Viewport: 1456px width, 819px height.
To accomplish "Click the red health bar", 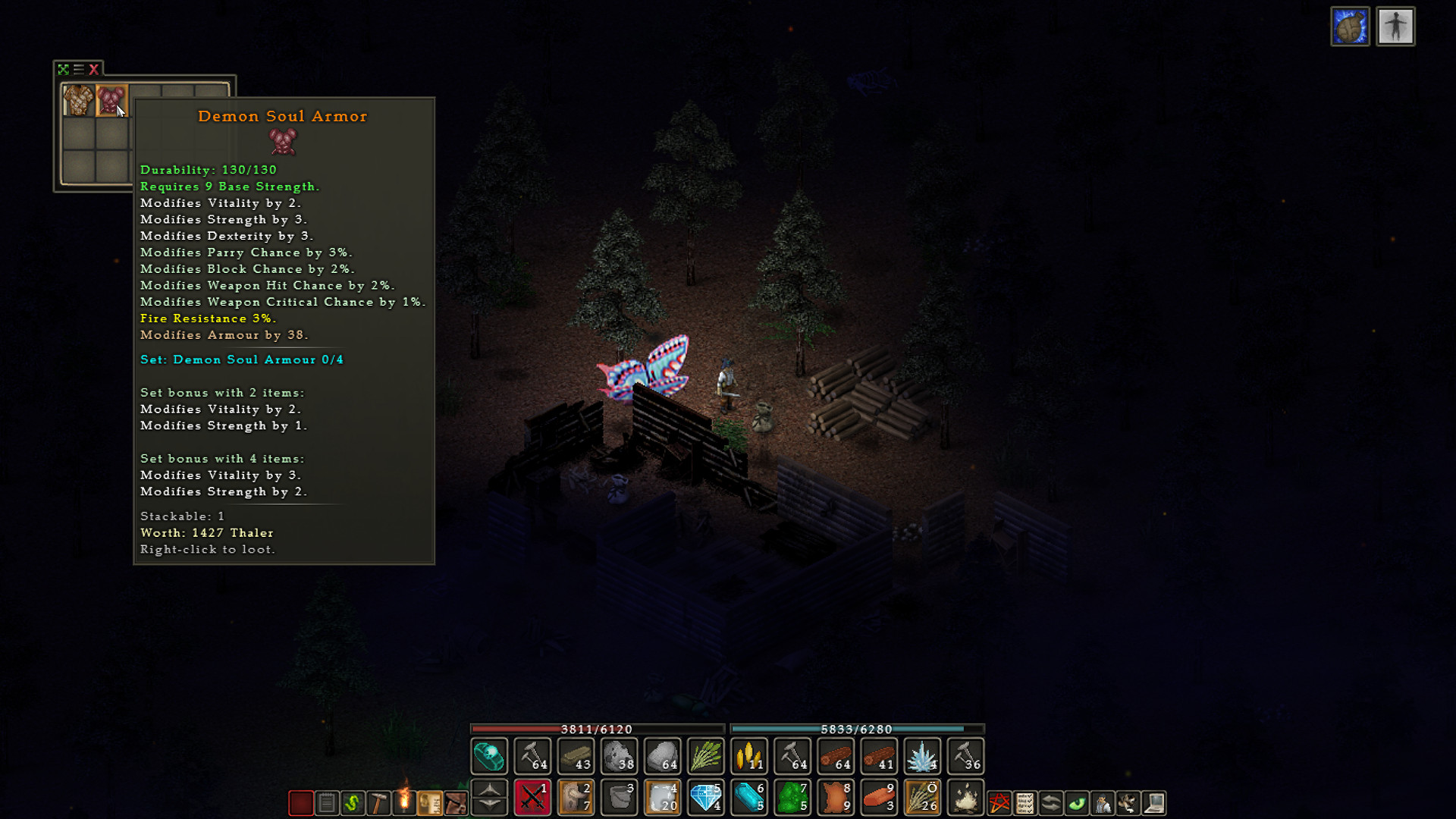I will point(595,730).
